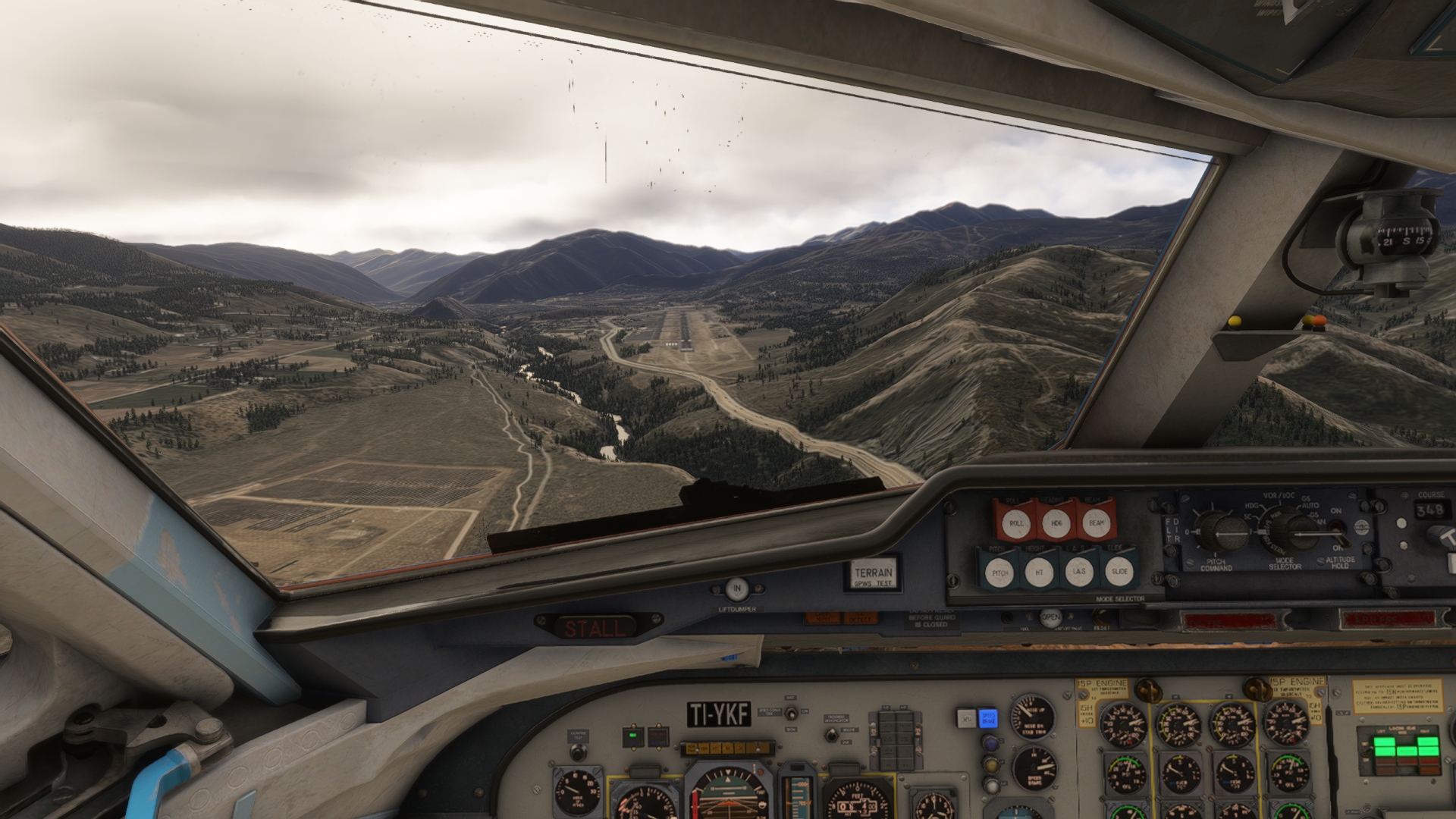
Task: Activate the blue PITCH mode button
Action: (999, 573)
